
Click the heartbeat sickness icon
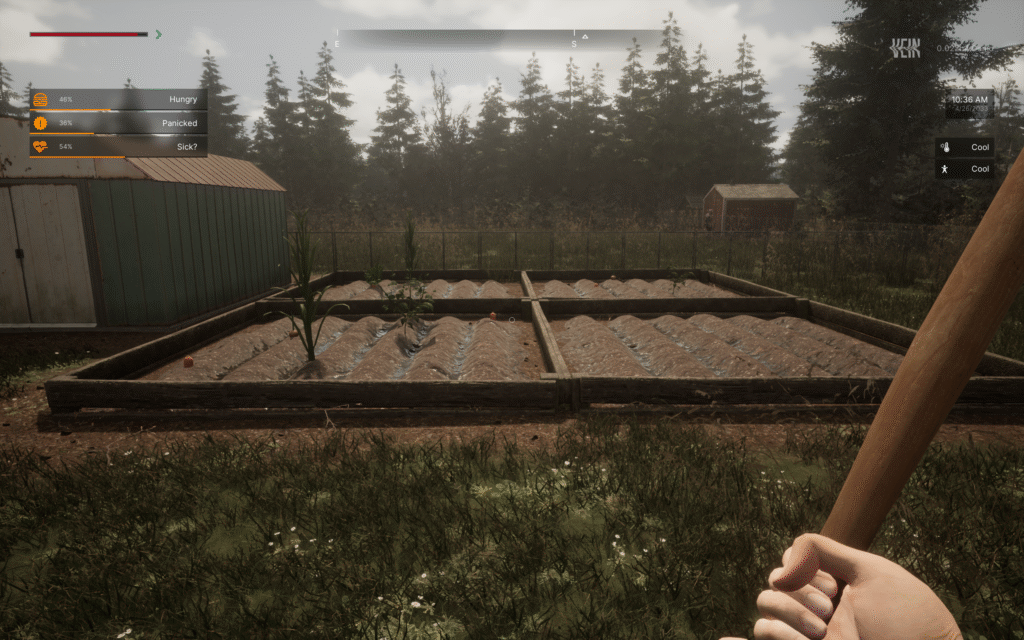pyautogui.click(x=40, y=146)
